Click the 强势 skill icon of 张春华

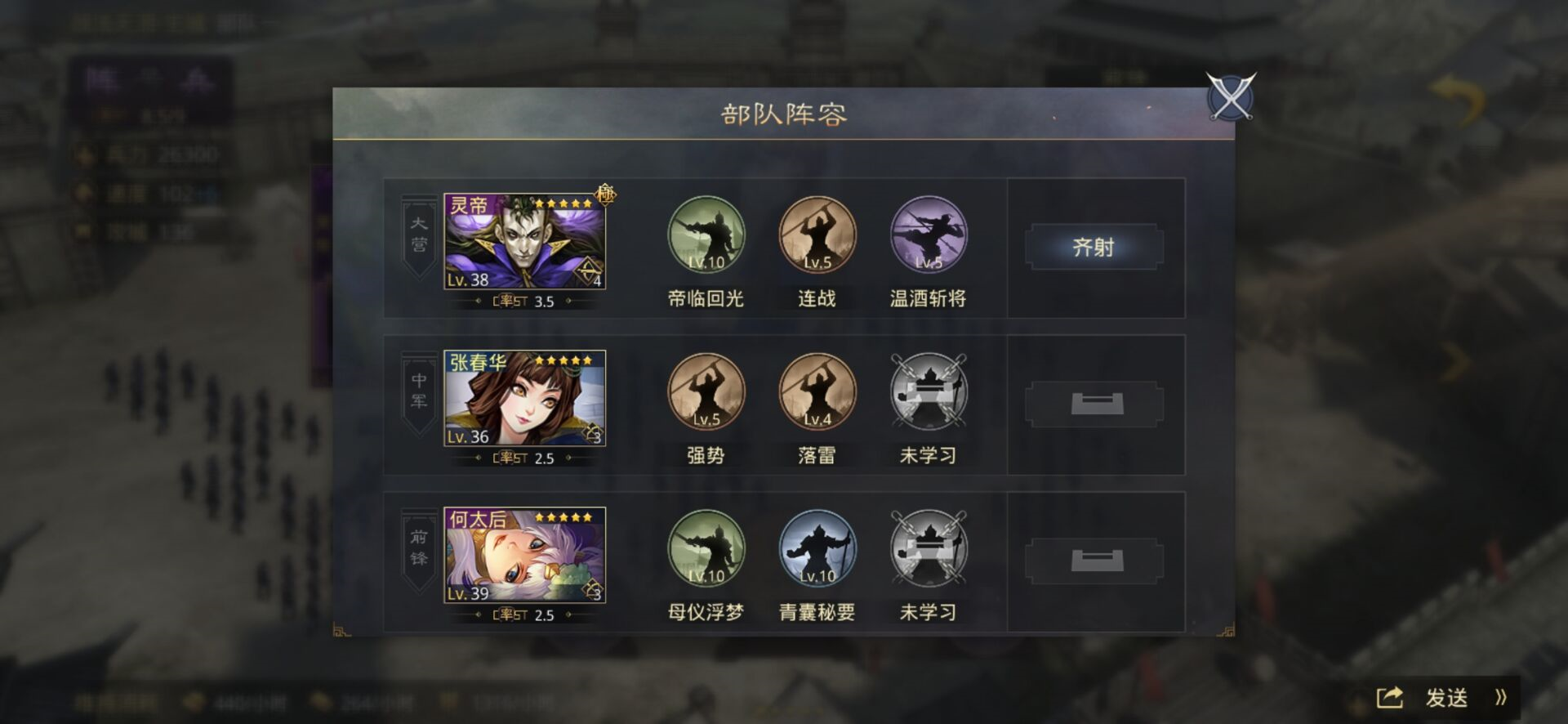coord(706,392)
